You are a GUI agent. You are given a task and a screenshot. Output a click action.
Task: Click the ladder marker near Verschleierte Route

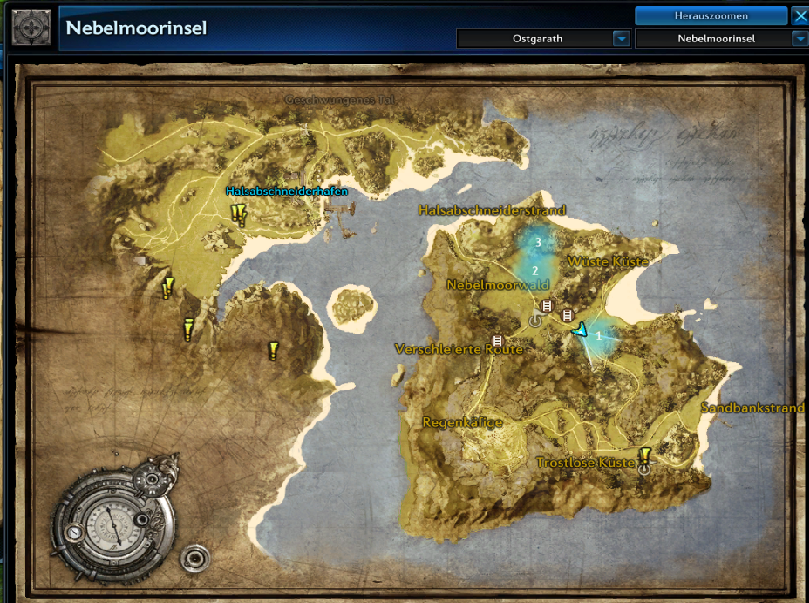pos(497,342)
